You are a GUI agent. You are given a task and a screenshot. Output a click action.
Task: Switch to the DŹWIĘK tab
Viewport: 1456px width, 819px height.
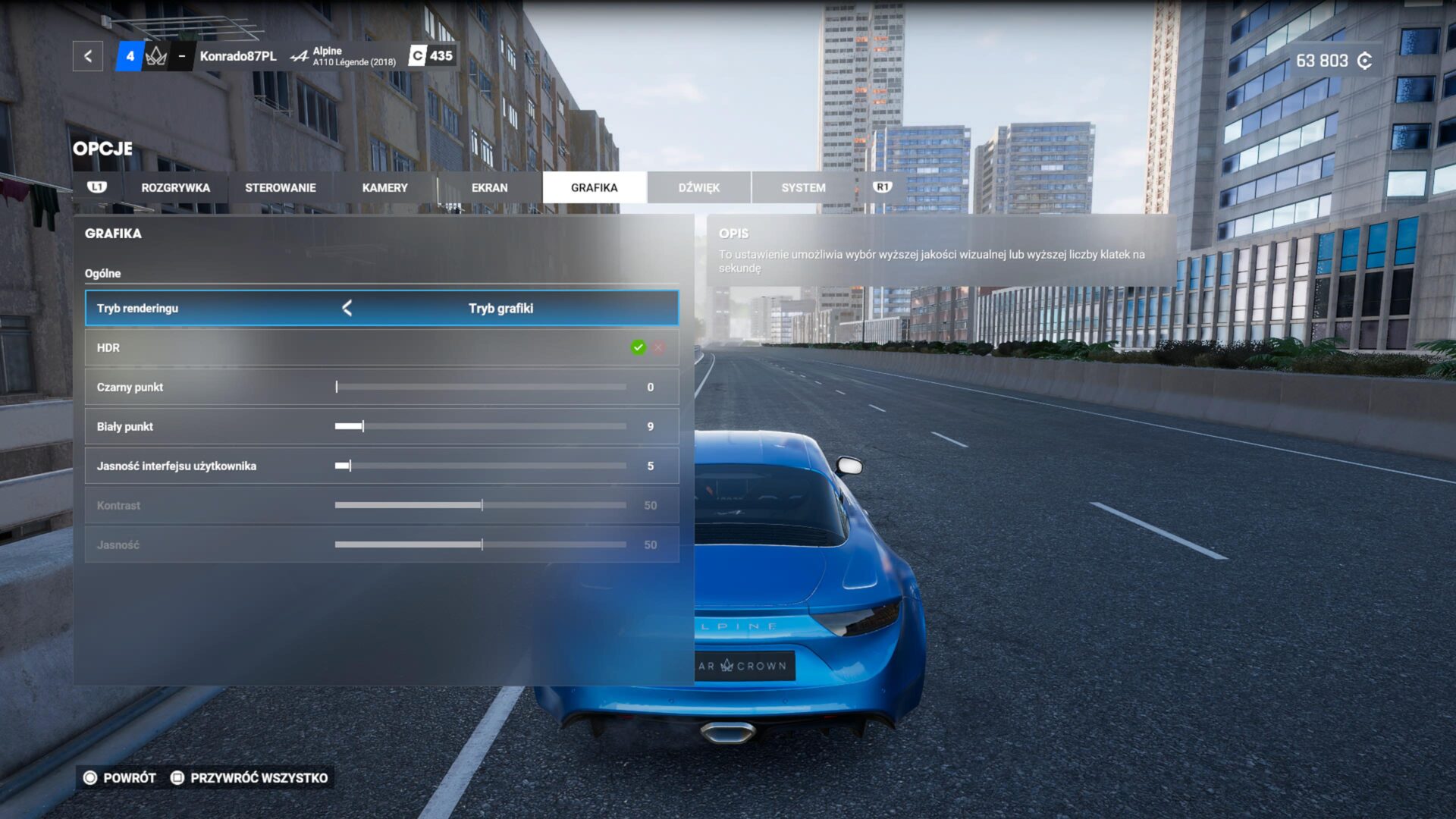coord(698,187)
